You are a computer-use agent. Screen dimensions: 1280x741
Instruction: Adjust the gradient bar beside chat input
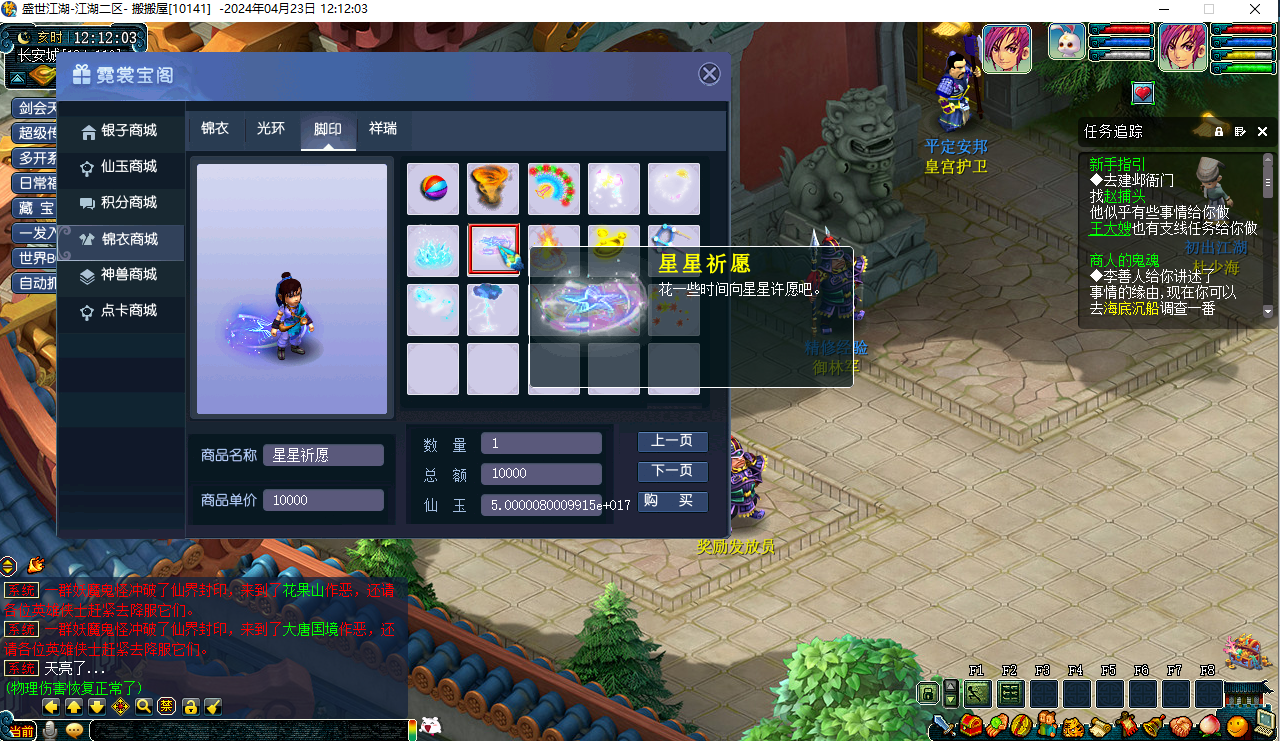click(413, 728)
